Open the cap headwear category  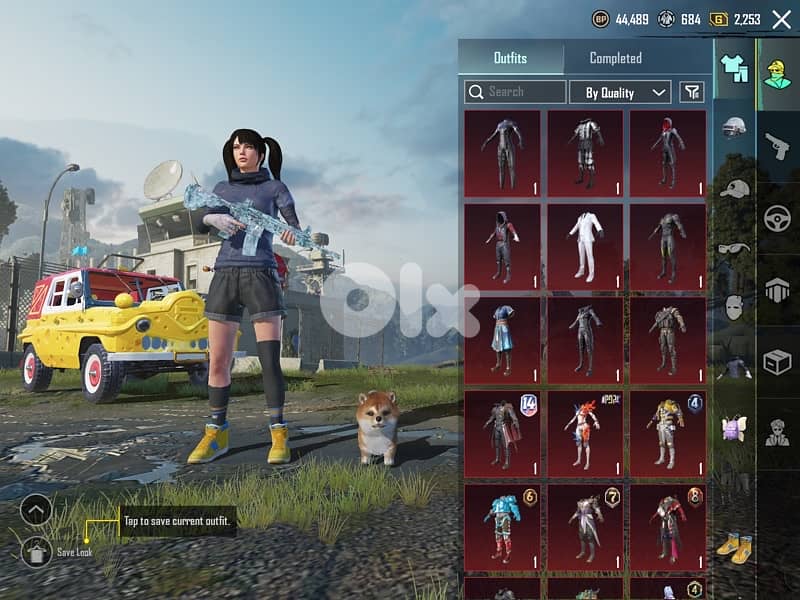click(x=735, y=188)
